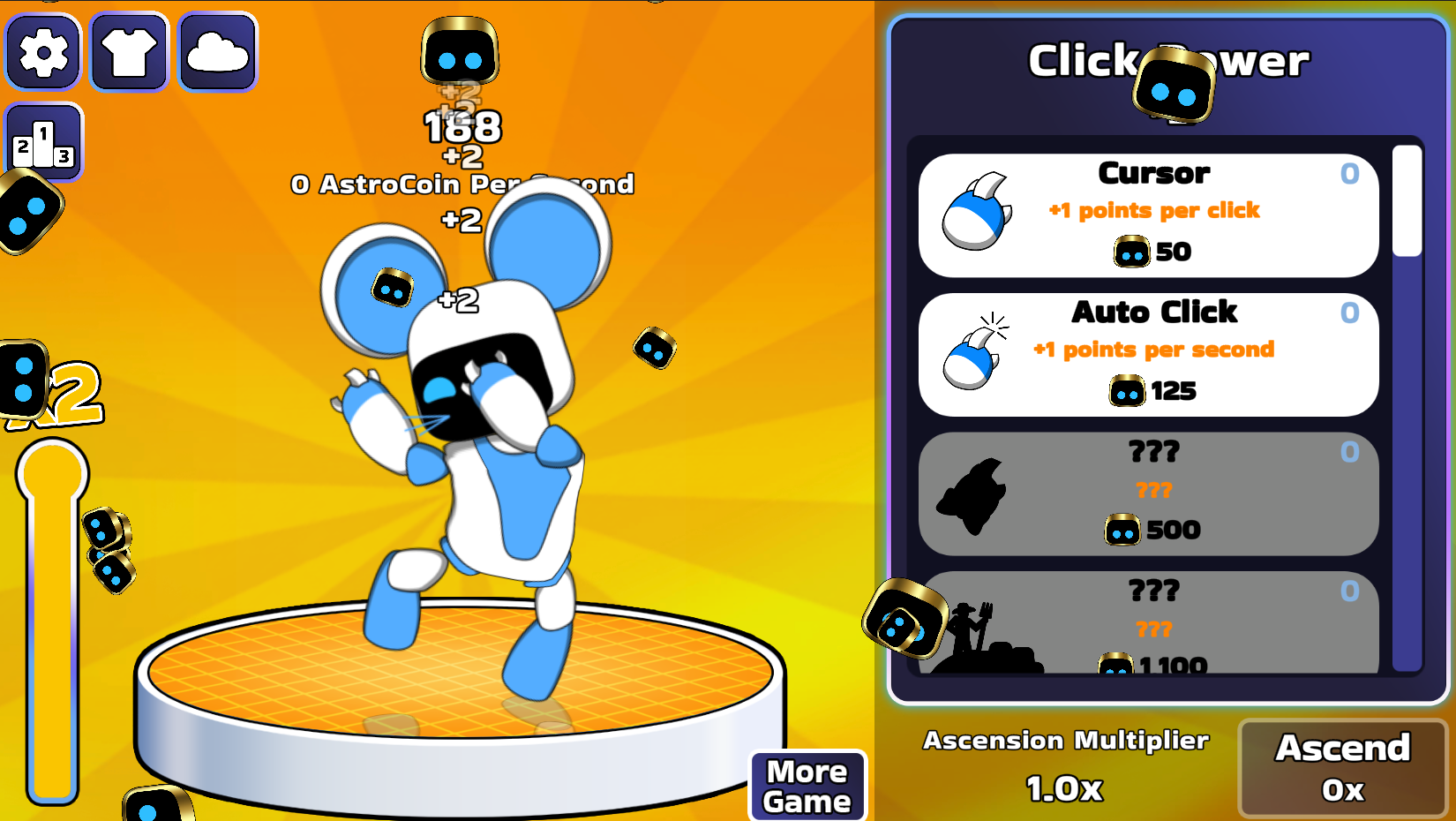Image resolution: width=1456 pixels, height=821 pixels.
Task: Open the leaderboard podium icon
Action: point(42,141)
